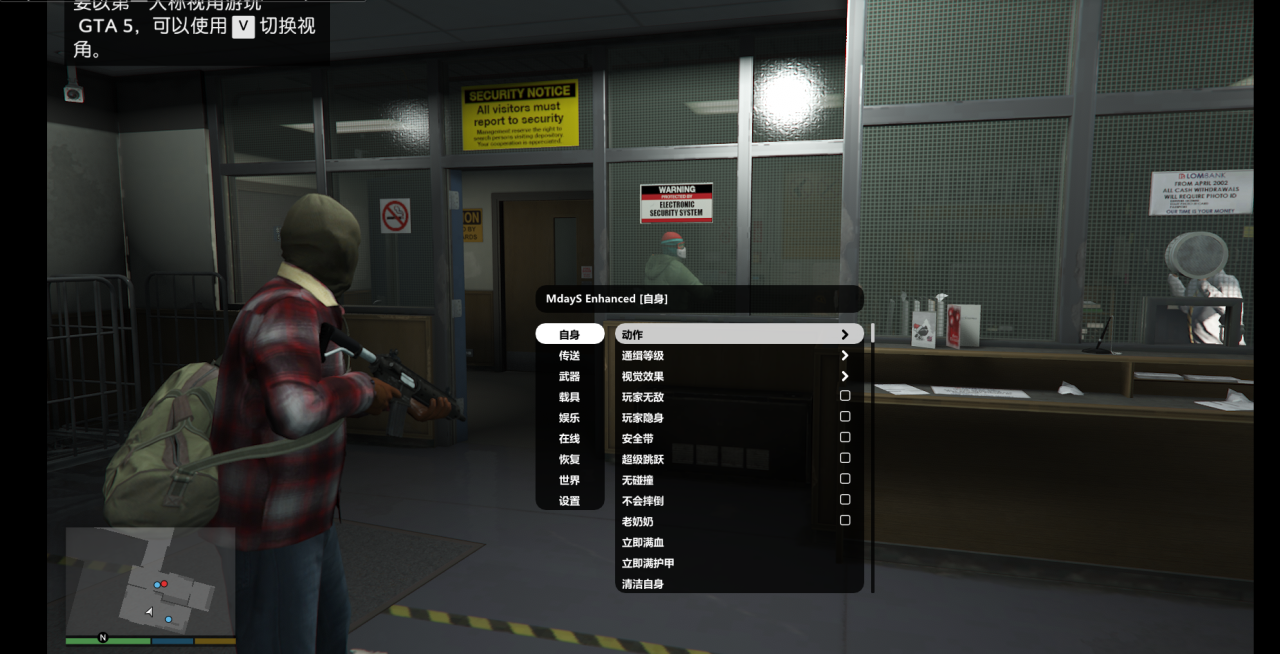Turn on 超级跳跃

point(845,458)
